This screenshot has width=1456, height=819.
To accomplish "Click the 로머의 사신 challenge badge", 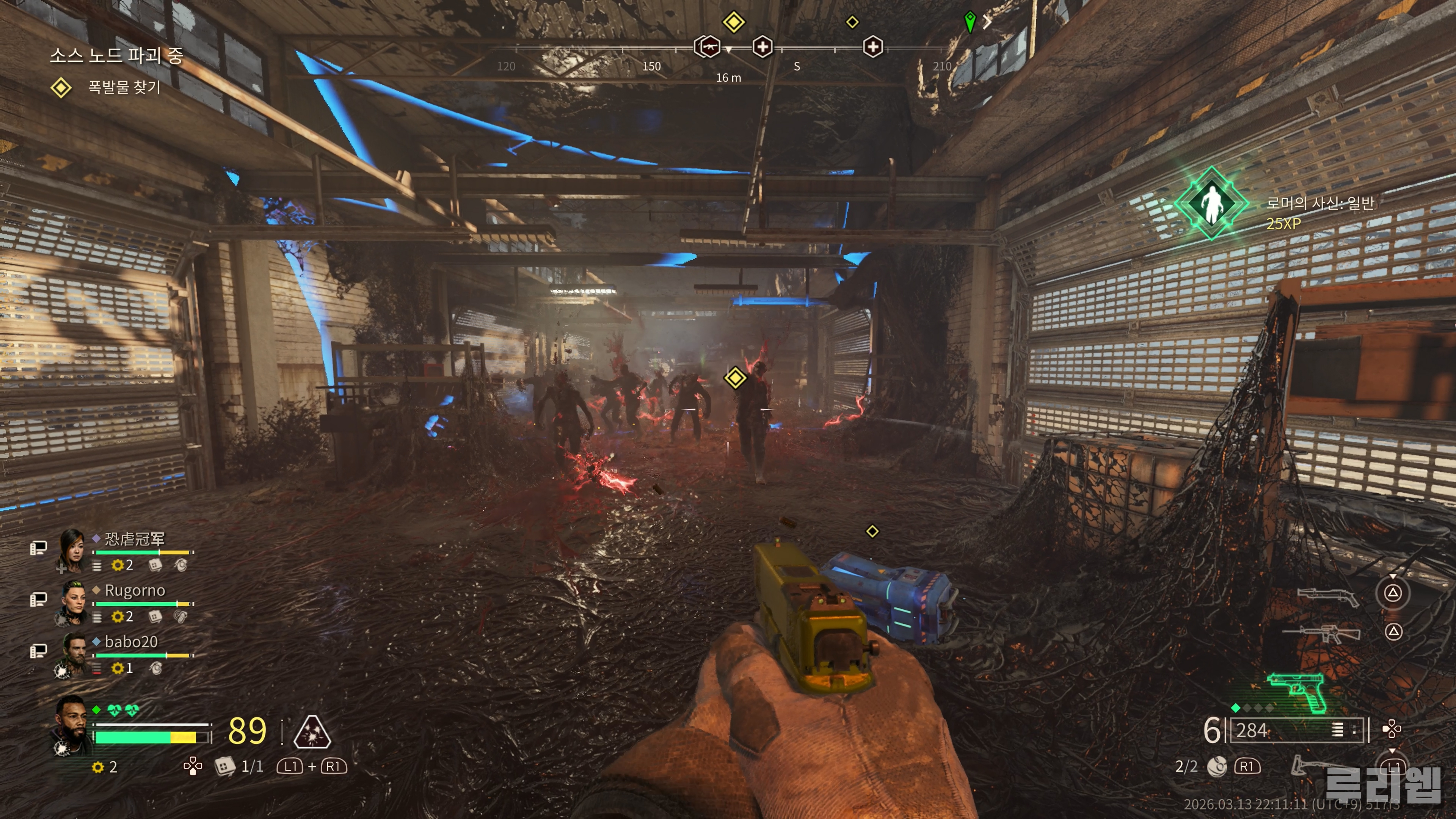I will tap(1211, 204).
